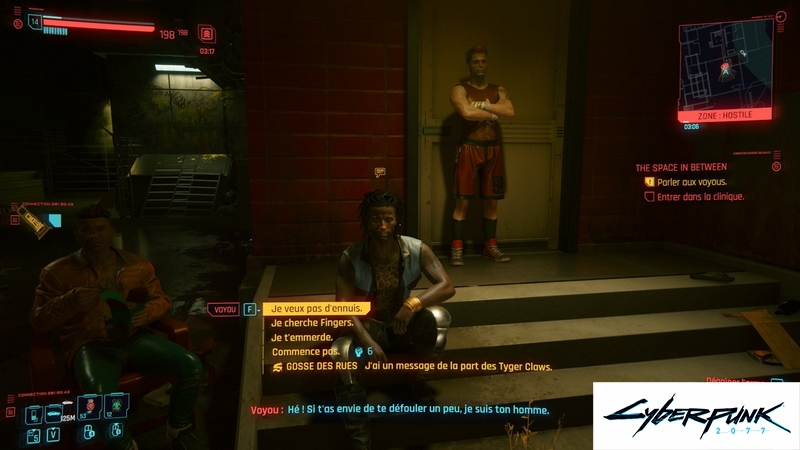Image resolution: width=800 pixels, height=450 pixels.
Task: Choose the reply "Je veux pas d'ennuis."
Action: pyautogui.click(x=317, y=309)
